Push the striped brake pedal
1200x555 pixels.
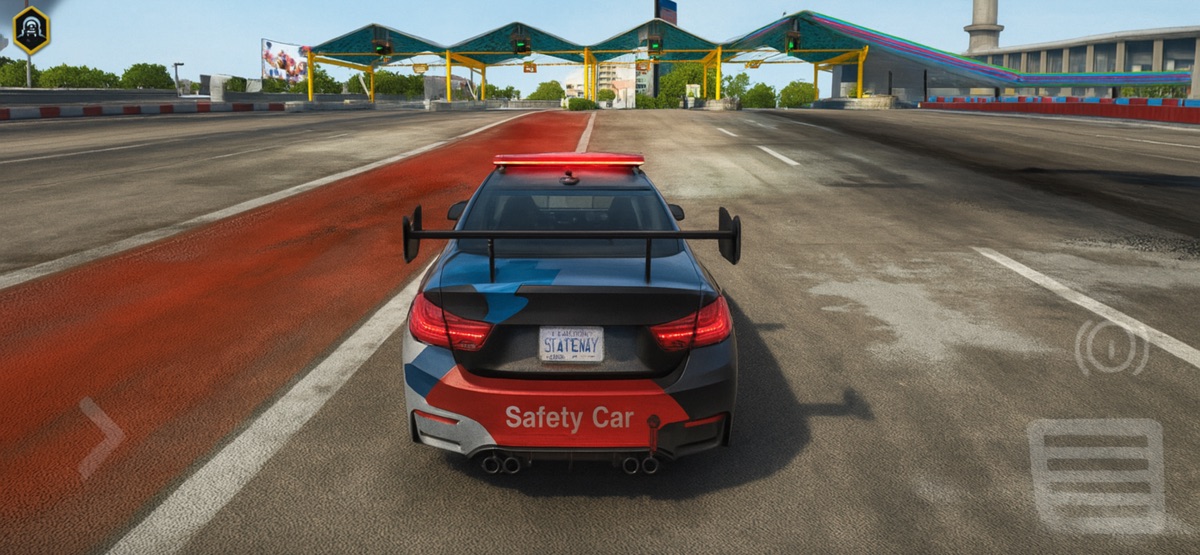point(1096,475)
